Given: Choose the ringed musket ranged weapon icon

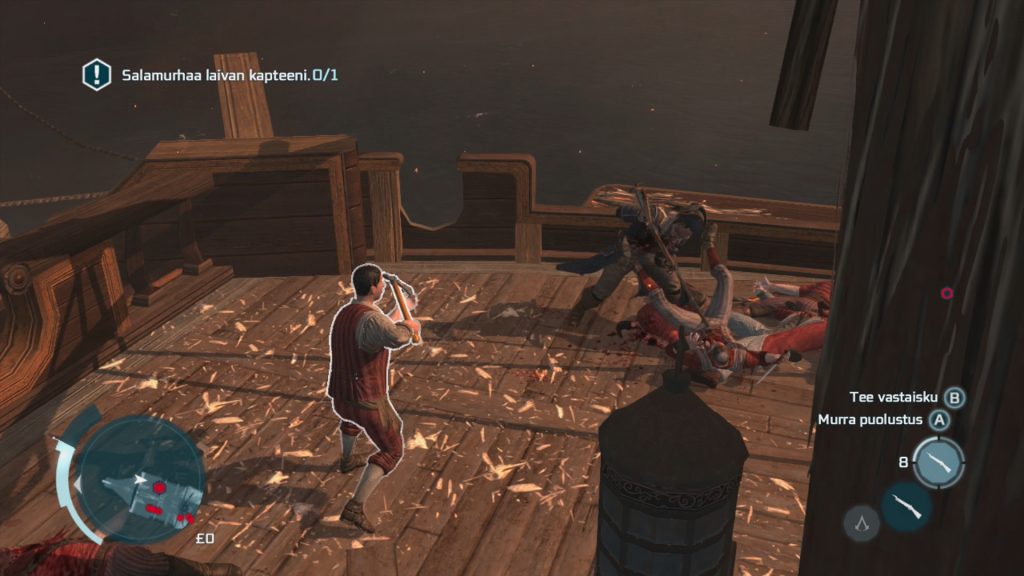Looking at the screenshot, I should click(938, 462).
